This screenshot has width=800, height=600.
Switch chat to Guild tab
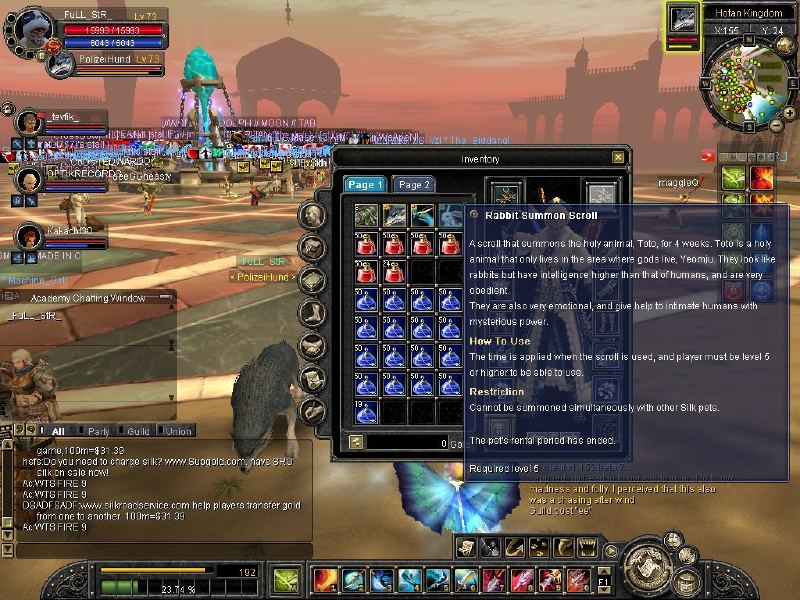pos(138,431)
